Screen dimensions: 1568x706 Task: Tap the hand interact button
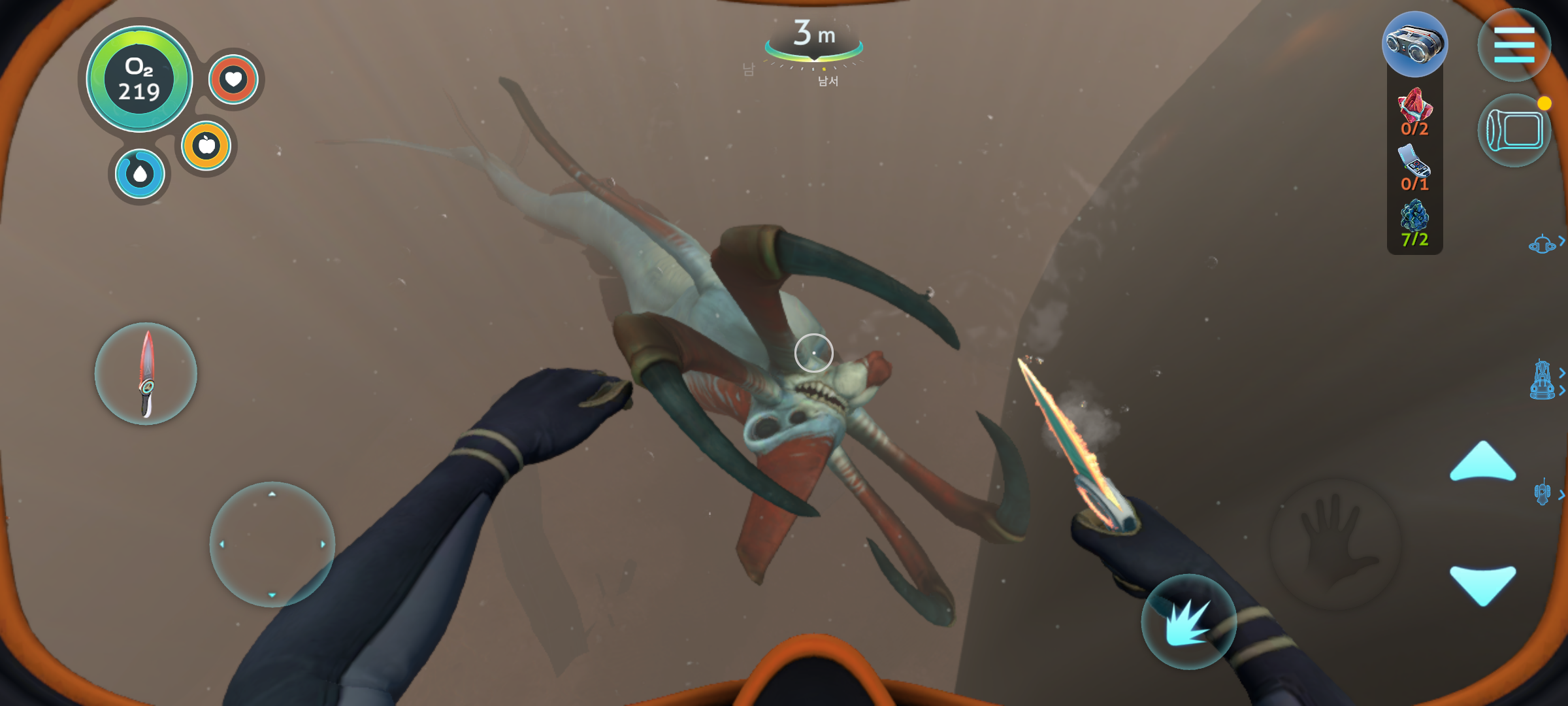[x=1335, y=543]
